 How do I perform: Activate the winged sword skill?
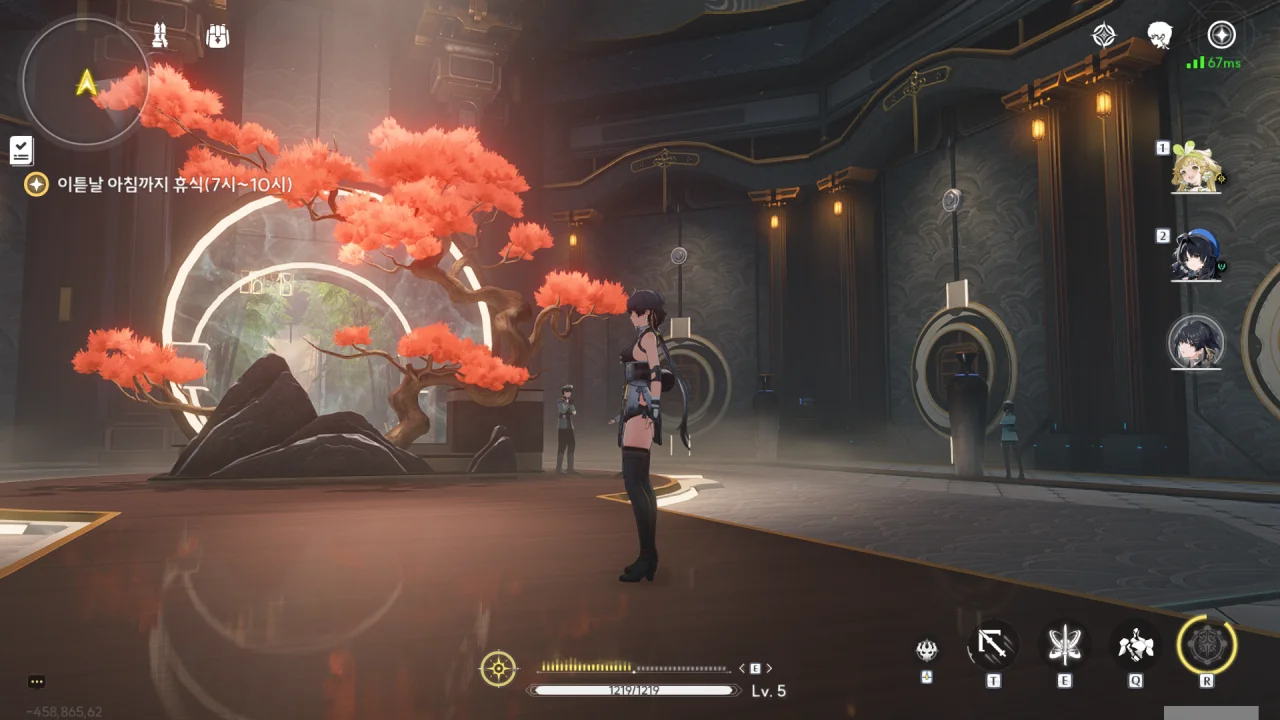(1064, 645)
